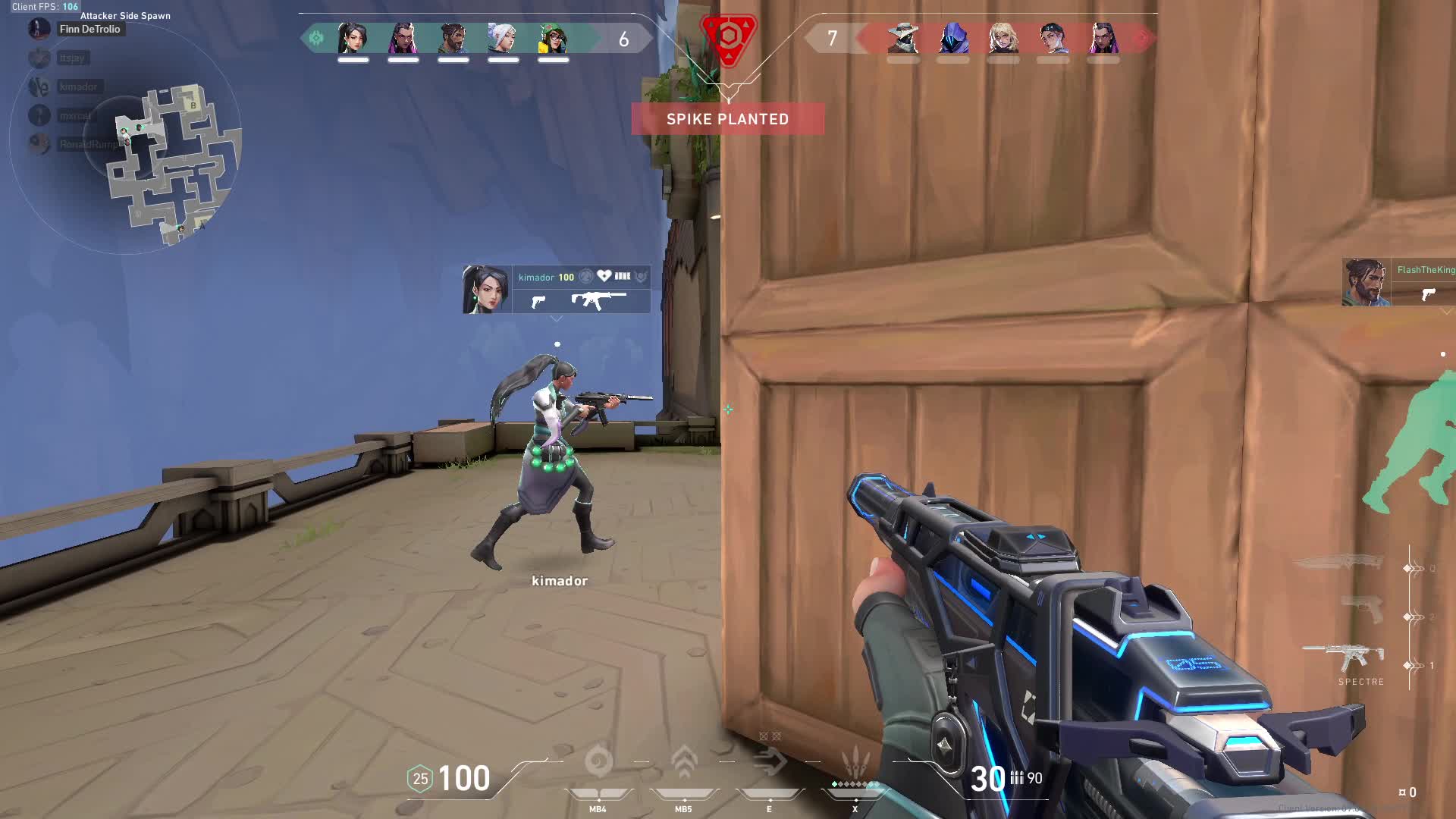
Task: Expand the enemy team score banner showing 7
Action: point(832,38)
